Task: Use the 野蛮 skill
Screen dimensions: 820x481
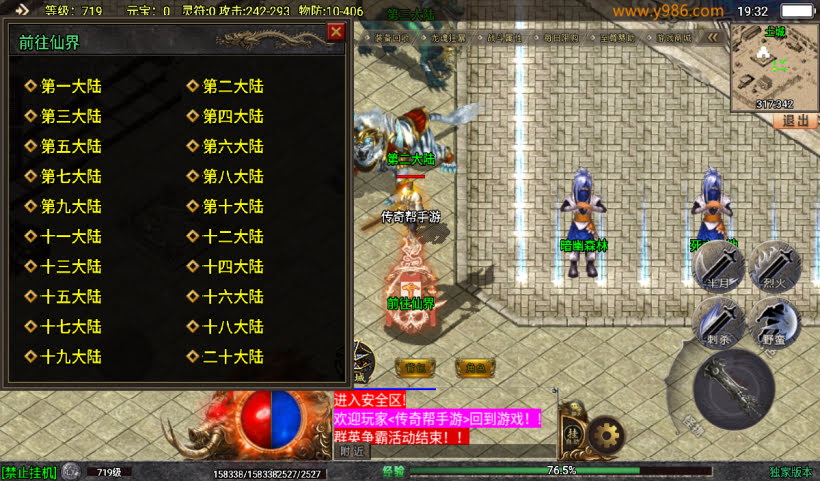Action: click(x=775, y=323)
